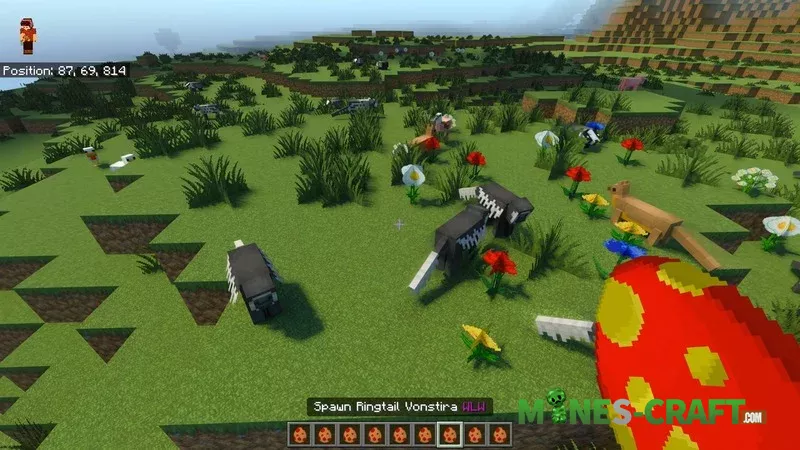Image resolution: width=800 pixels, height=450 pixels.
Task: Select the highlighted Ringtail Vonstira spawn egg slot
Action: coord(450,434)
